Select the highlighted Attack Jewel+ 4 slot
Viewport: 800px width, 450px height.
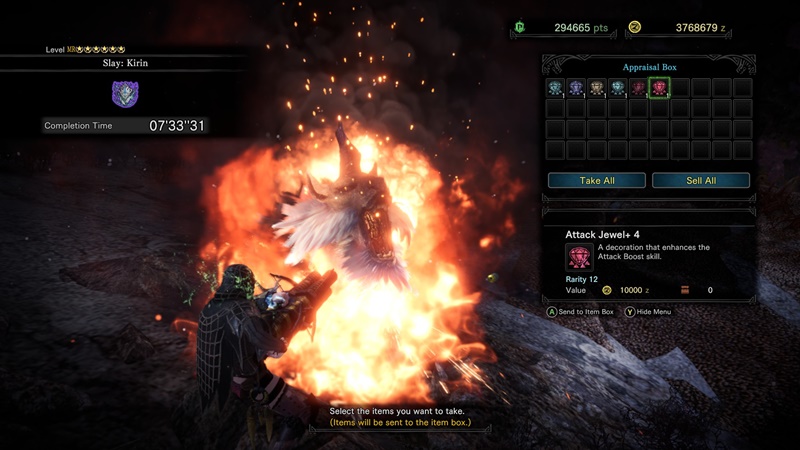click(x=659, y=88)
